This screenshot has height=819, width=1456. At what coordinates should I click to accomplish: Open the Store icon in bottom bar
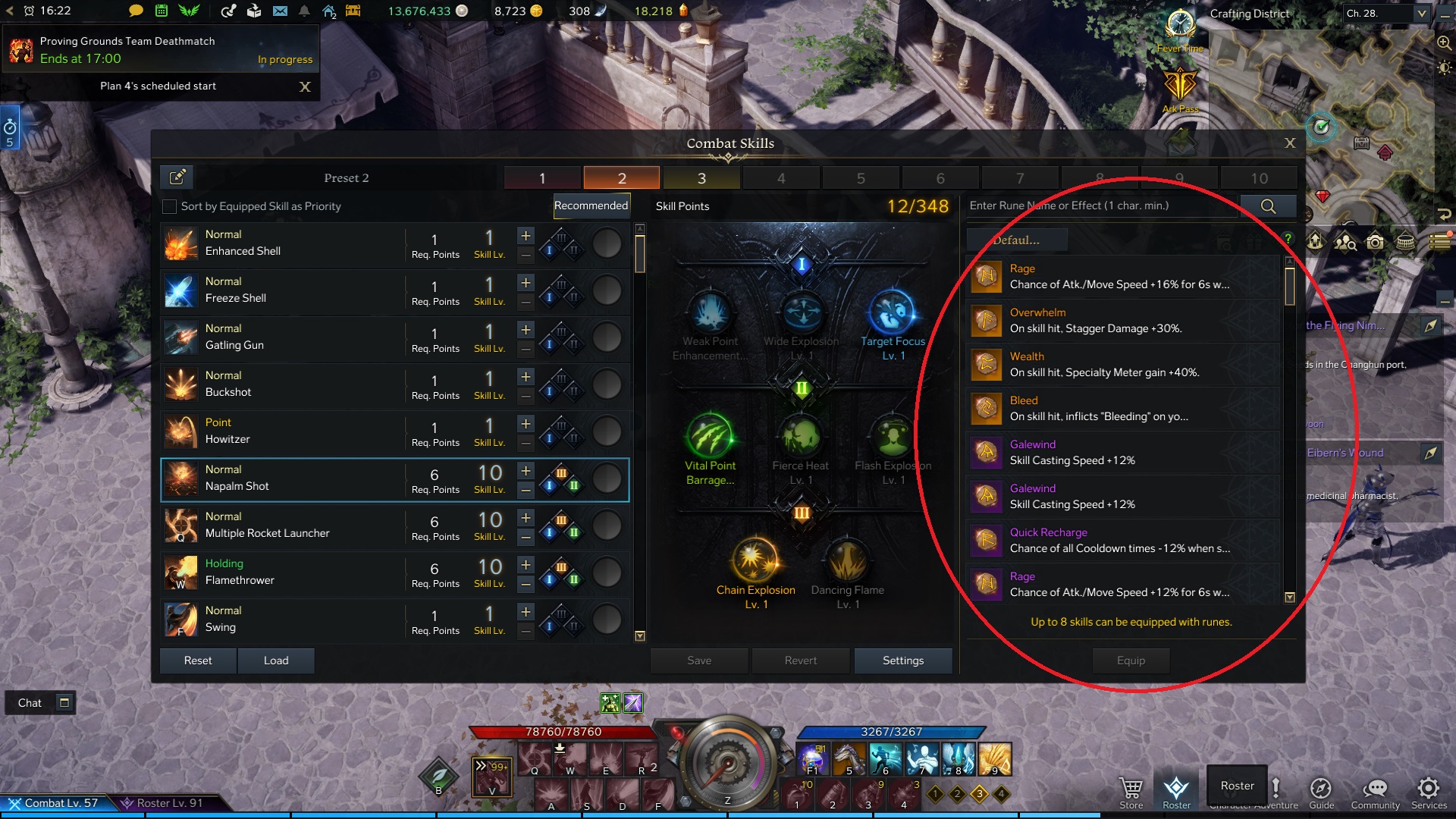[x=1131, y=789]
